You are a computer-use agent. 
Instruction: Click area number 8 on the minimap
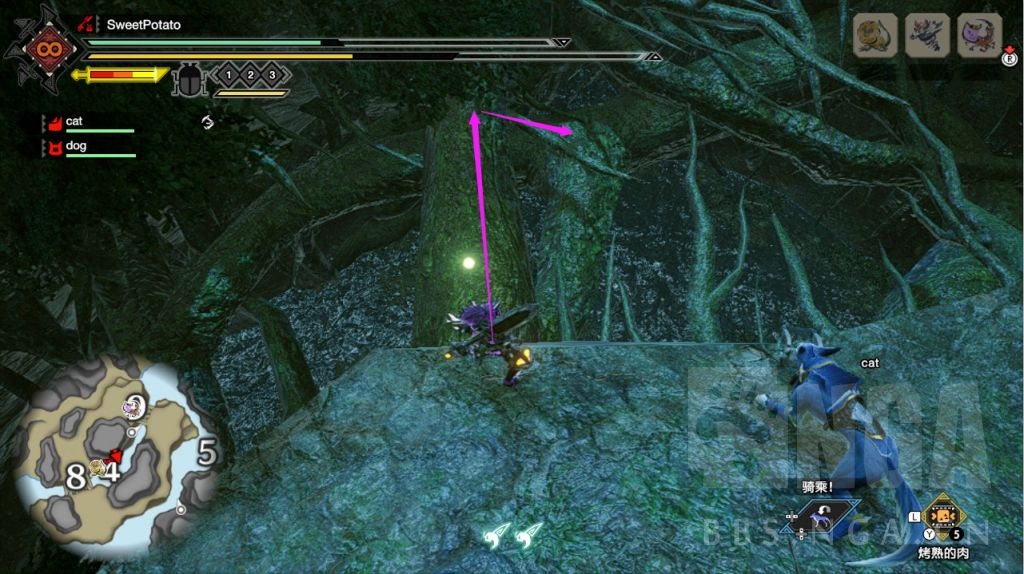[75, 477]
